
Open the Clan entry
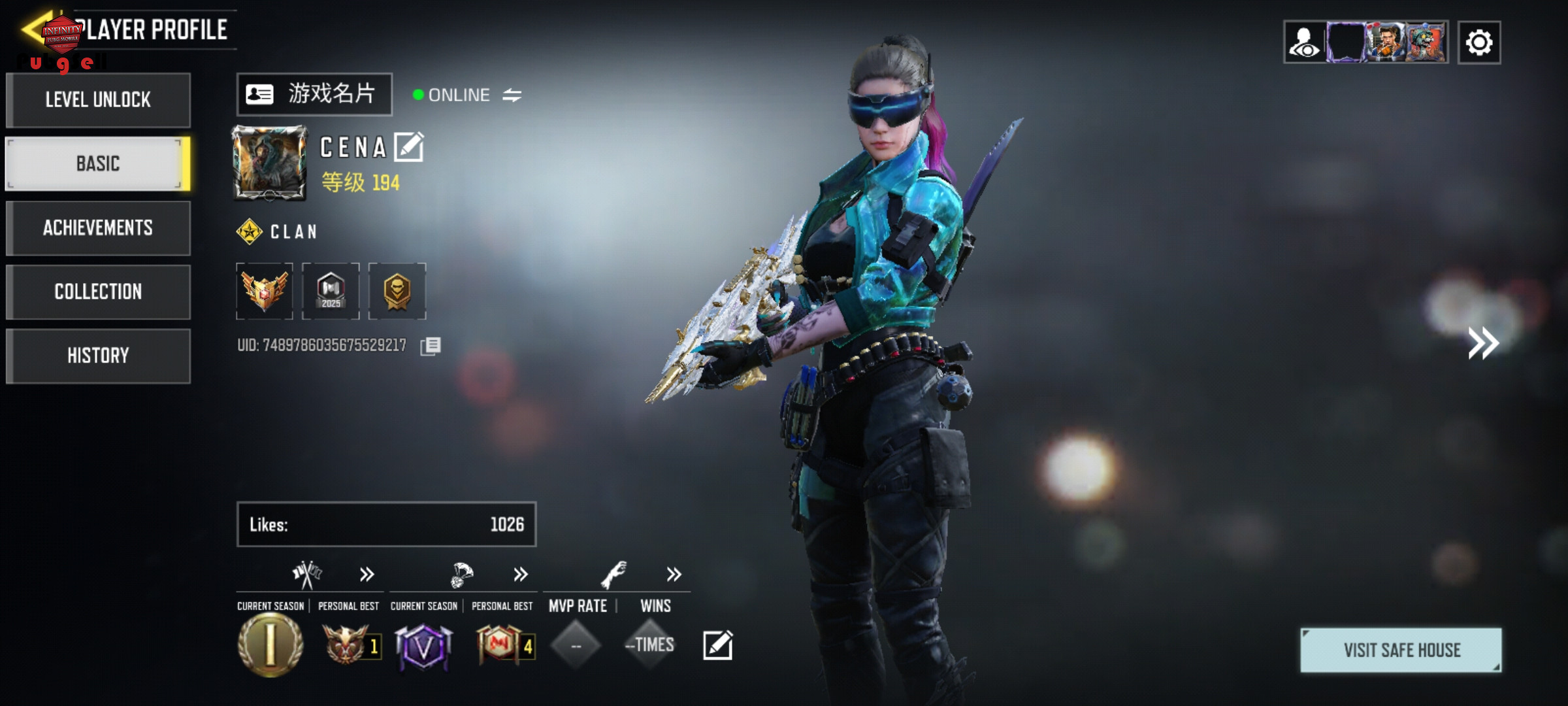pos(278,231)
